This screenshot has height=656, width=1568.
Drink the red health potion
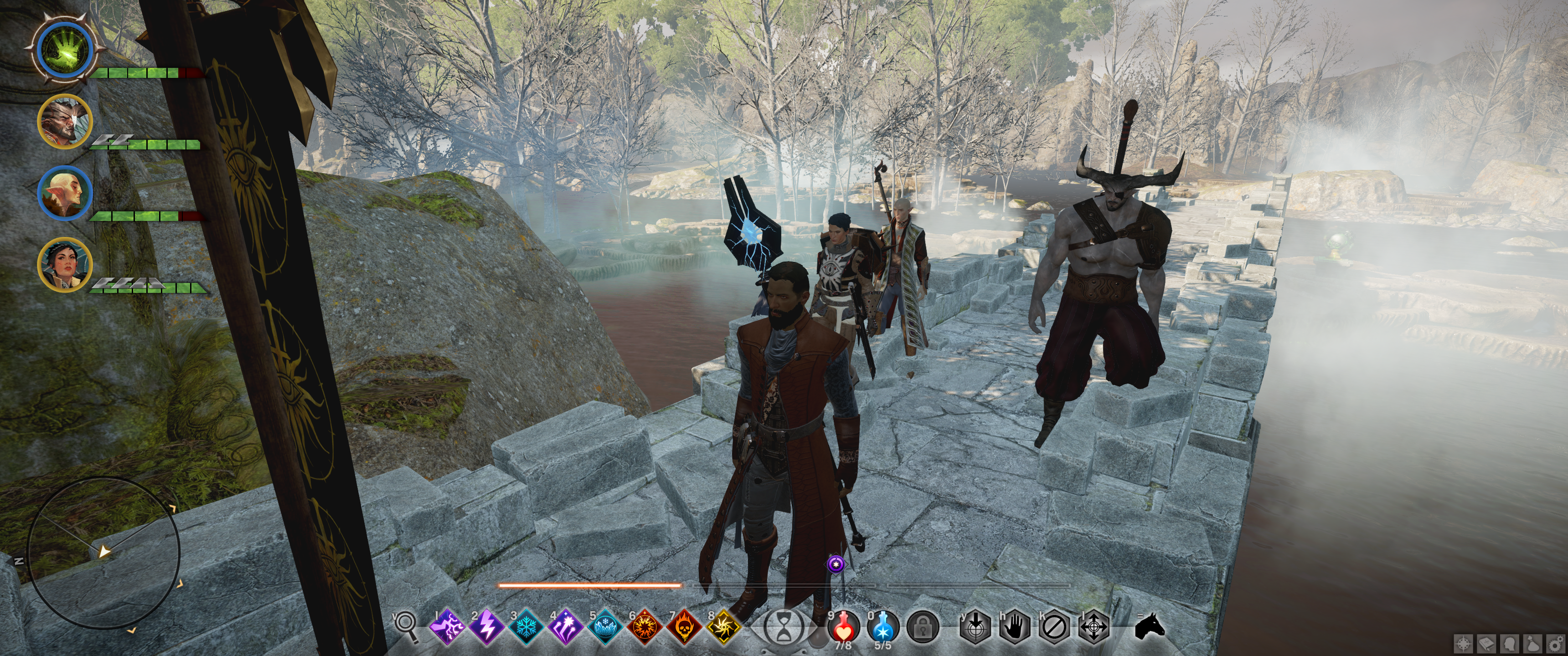pyautogui.click(x=844, y=625)
